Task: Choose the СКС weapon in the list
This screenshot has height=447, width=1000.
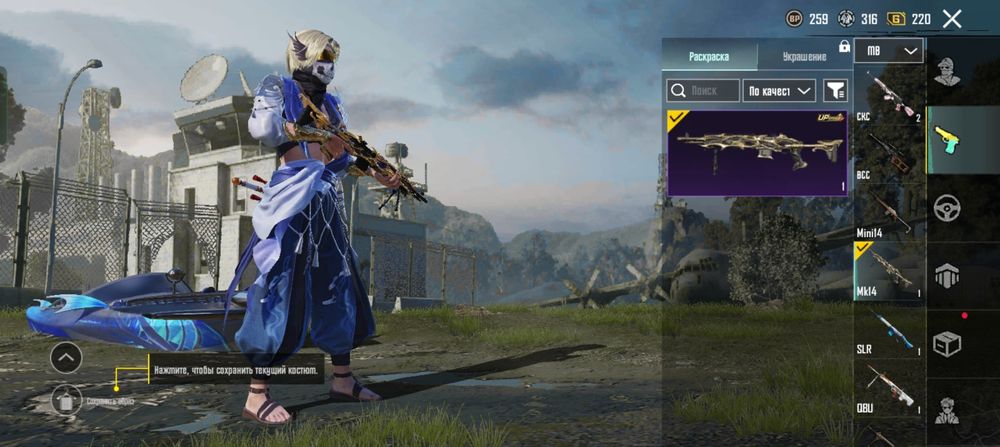Action: (x=888, y=98)
